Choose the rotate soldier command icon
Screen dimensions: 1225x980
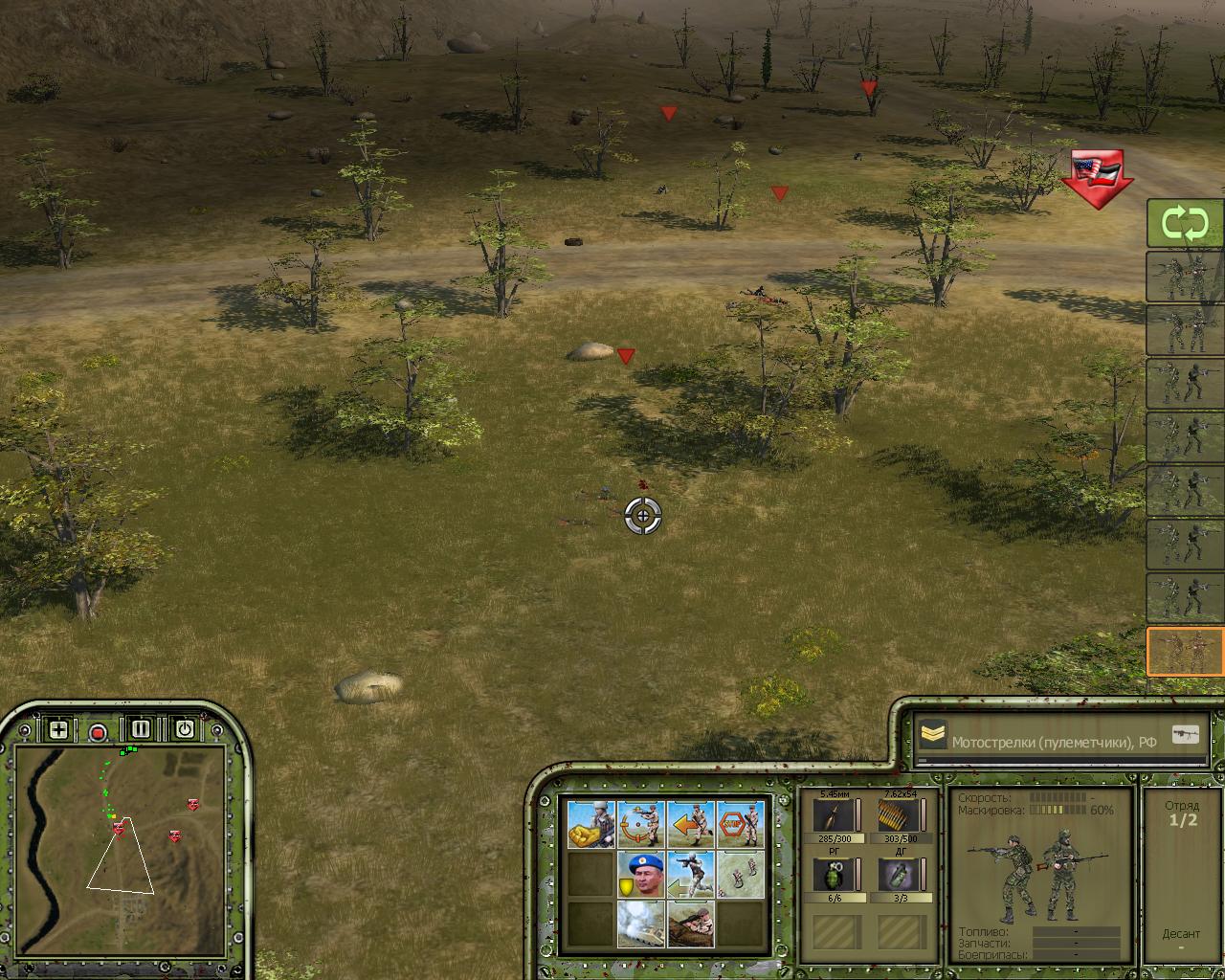[641, 825]
